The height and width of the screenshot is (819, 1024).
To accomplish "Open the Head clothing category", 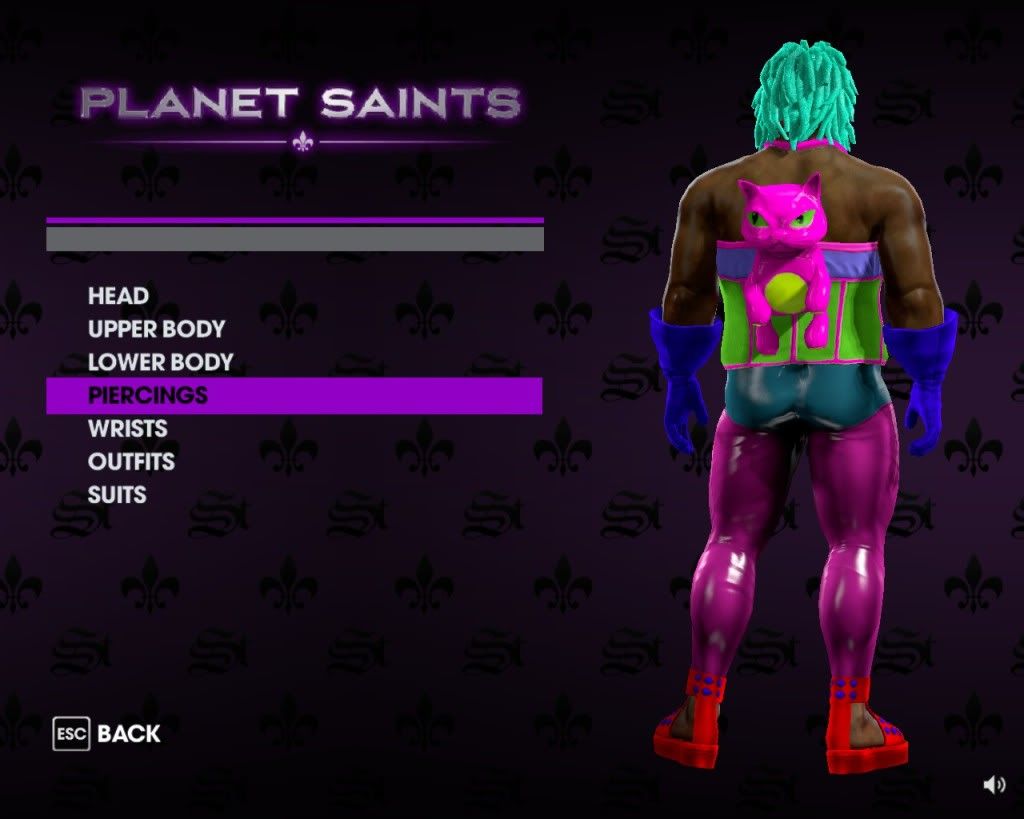I will coord(118,296).
